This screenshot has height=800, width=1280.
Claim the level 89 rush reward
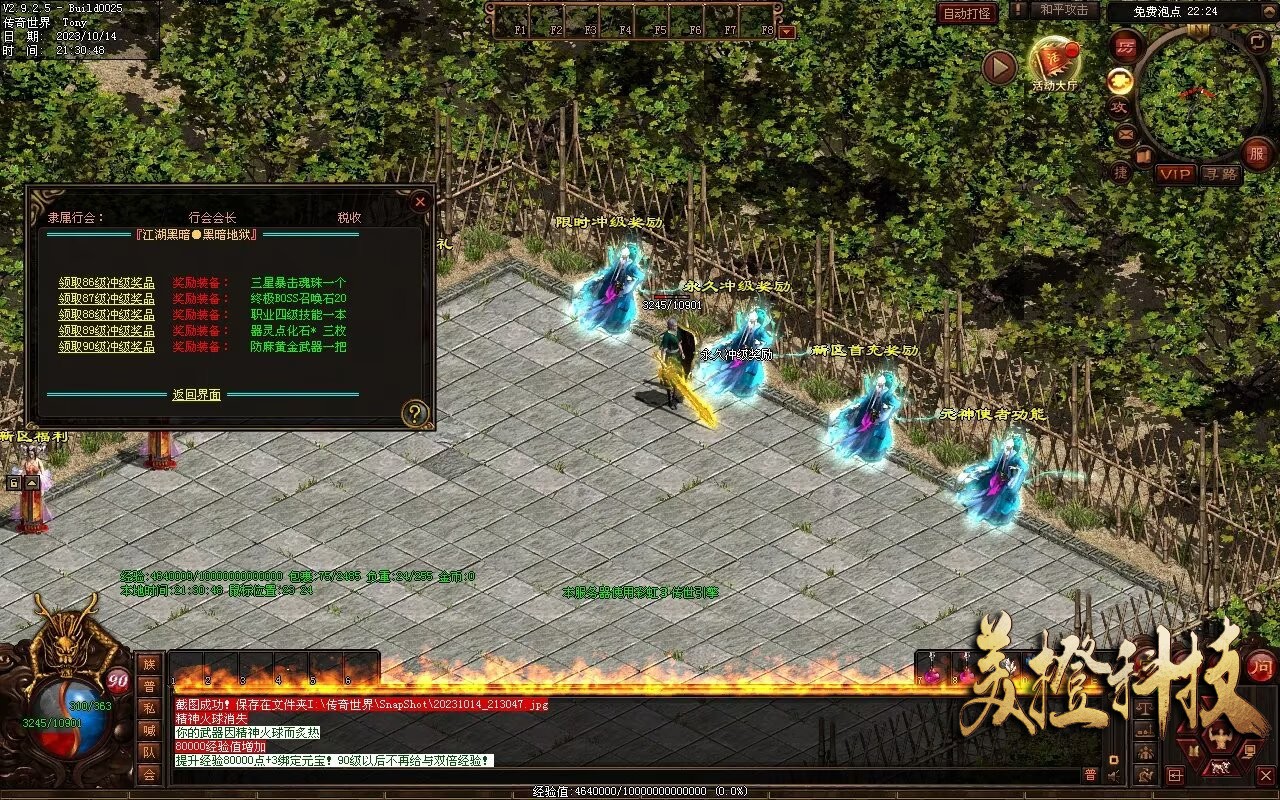pos(106,331)
